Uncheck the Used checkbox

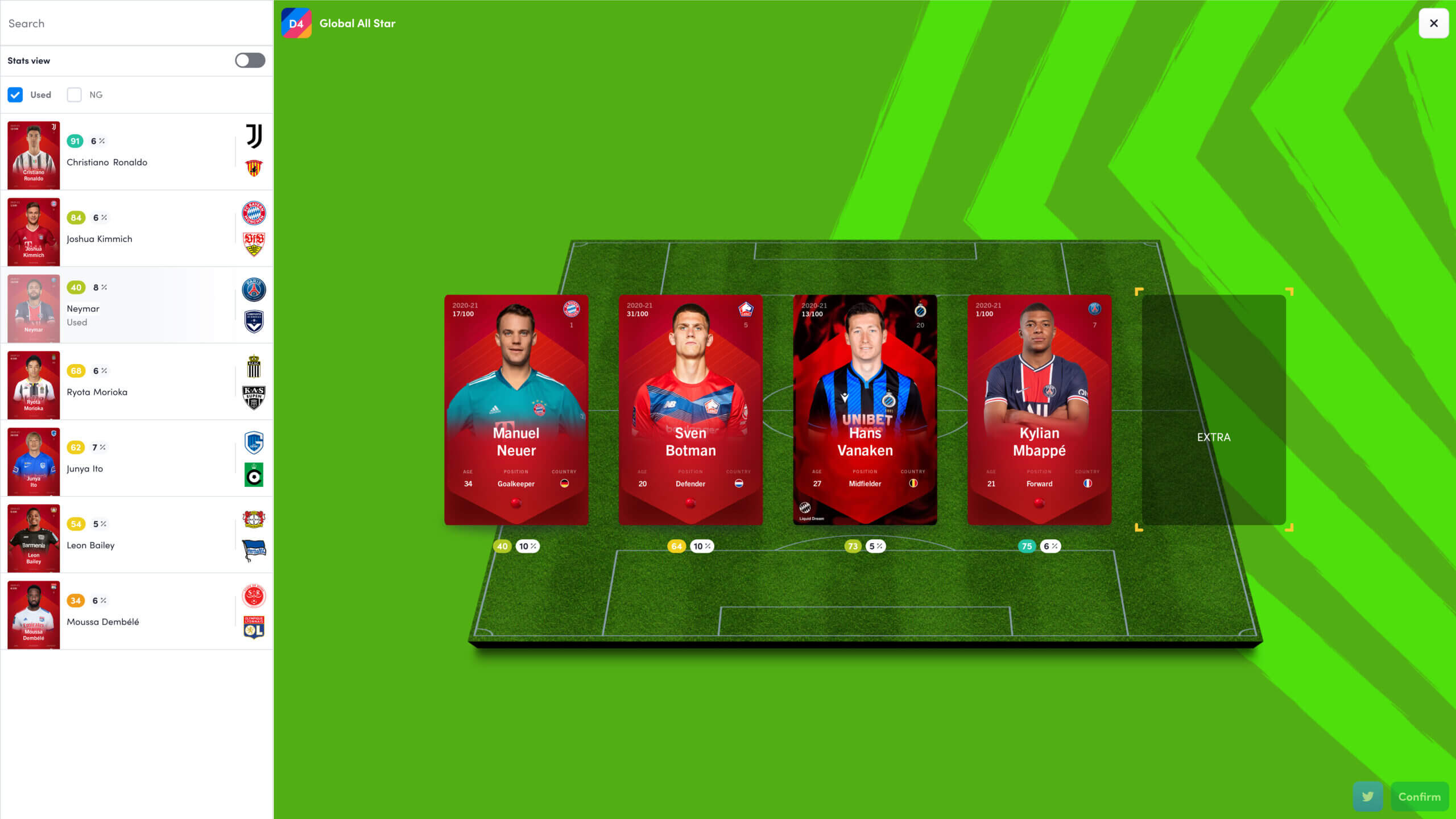tap(15, 95)
